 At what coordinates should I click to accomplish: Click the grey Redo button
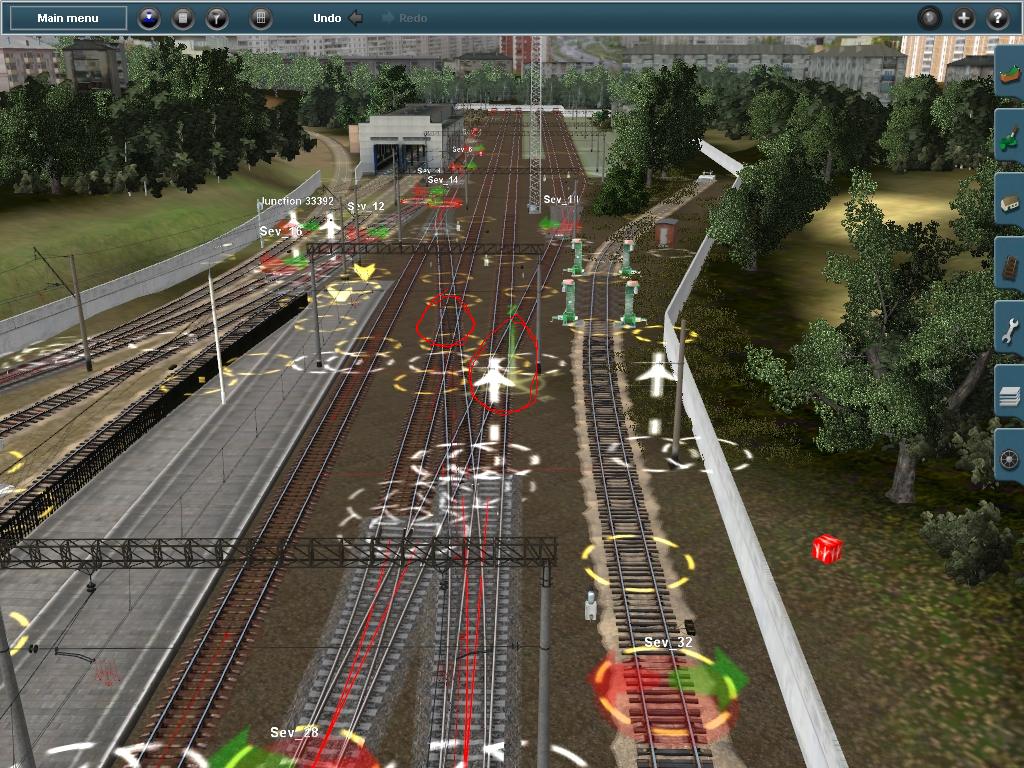tap(405, 18)
